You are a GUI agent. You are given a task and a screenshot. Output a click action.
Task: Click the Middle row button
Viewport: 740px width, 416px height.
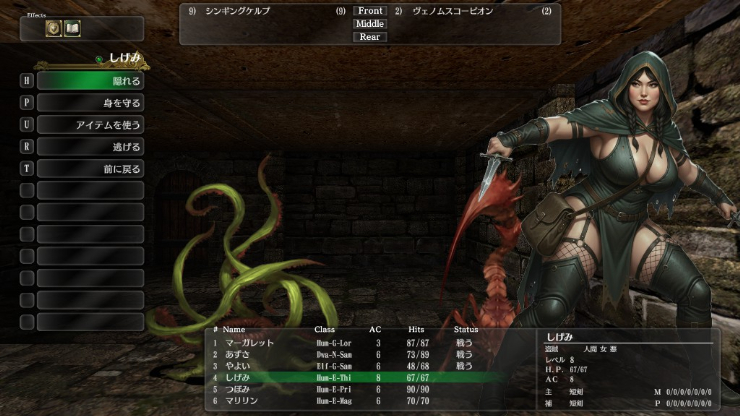(x=370, y=24)
